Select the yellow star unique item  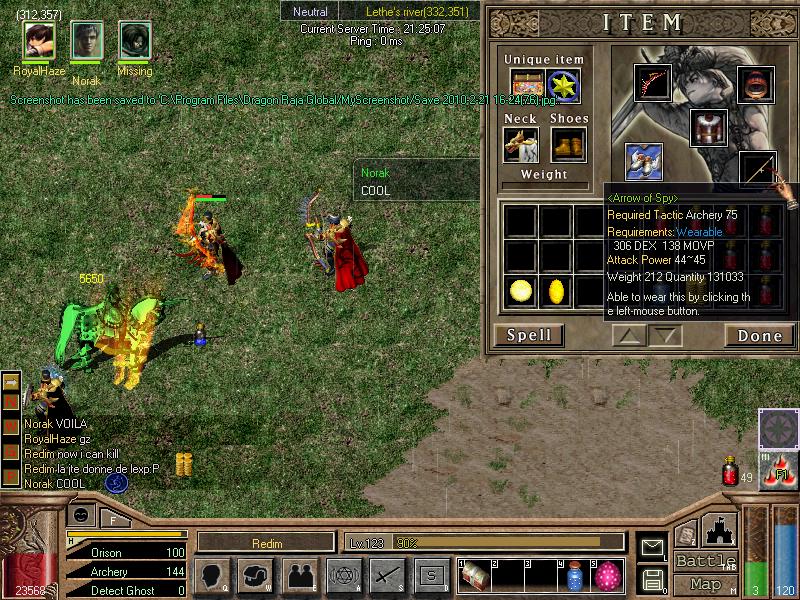coord(564,85)
